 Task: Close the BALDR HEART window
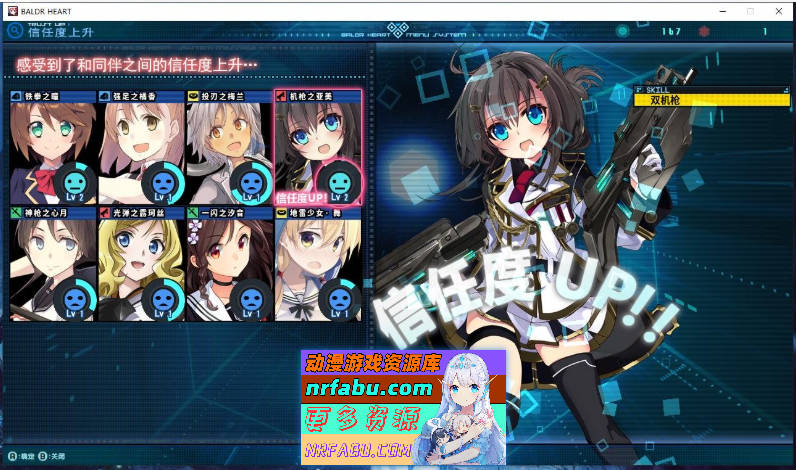(777, 10)
